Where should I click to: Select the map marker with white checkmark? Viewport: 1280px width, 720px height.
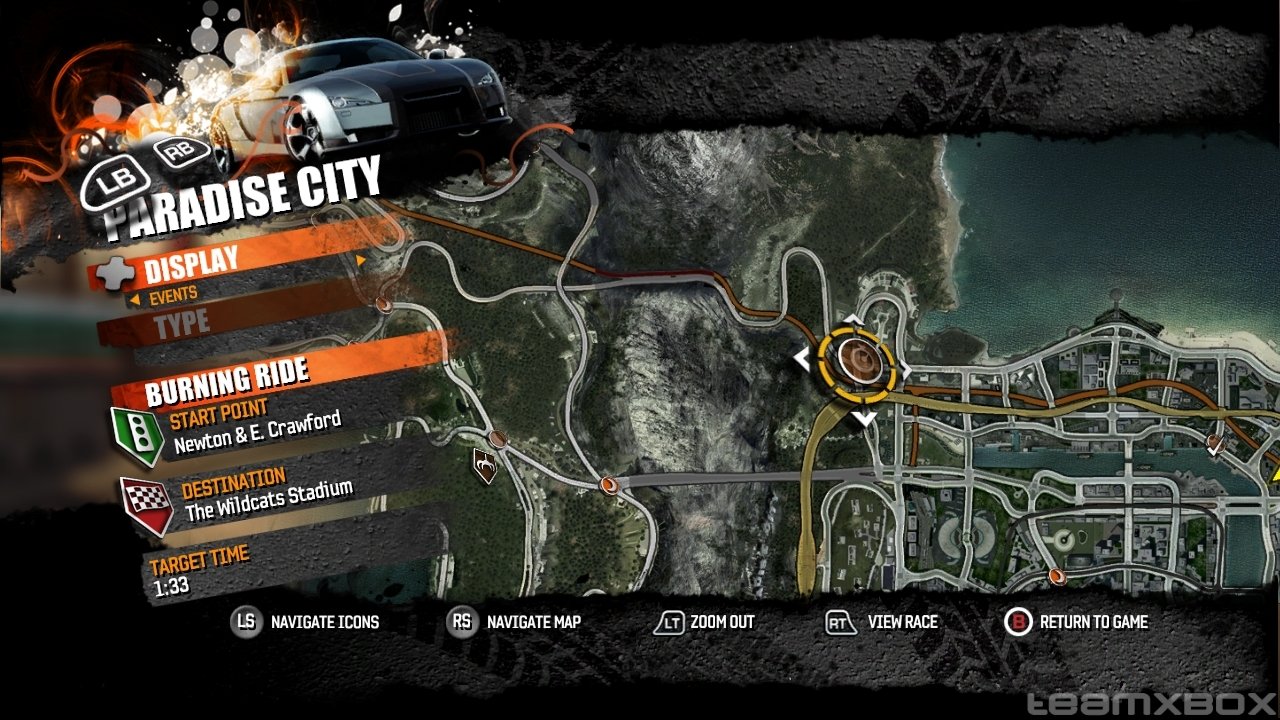click(1216, 444)
